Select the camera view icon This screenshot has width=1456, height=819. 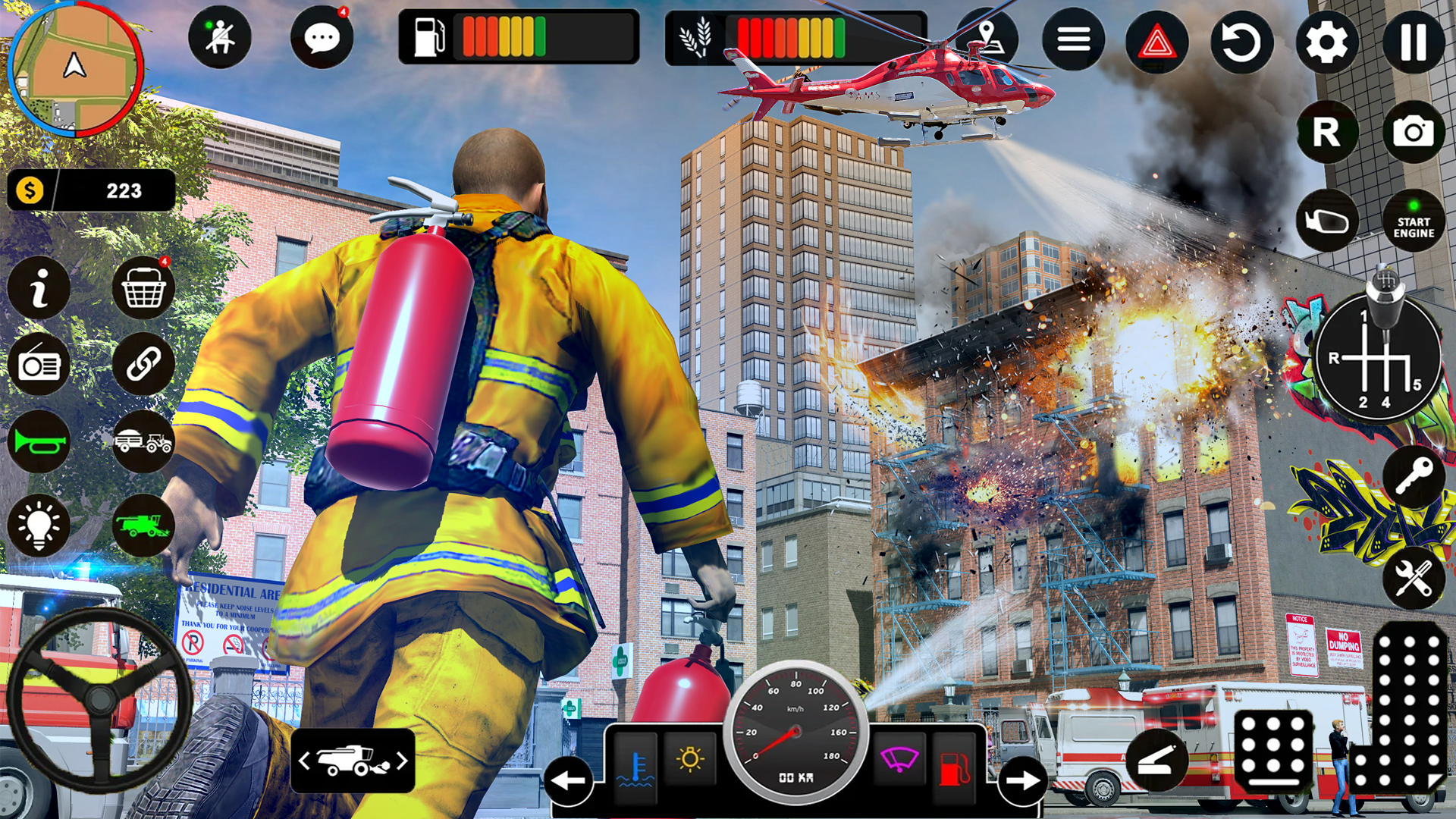tap(1412, 131)
